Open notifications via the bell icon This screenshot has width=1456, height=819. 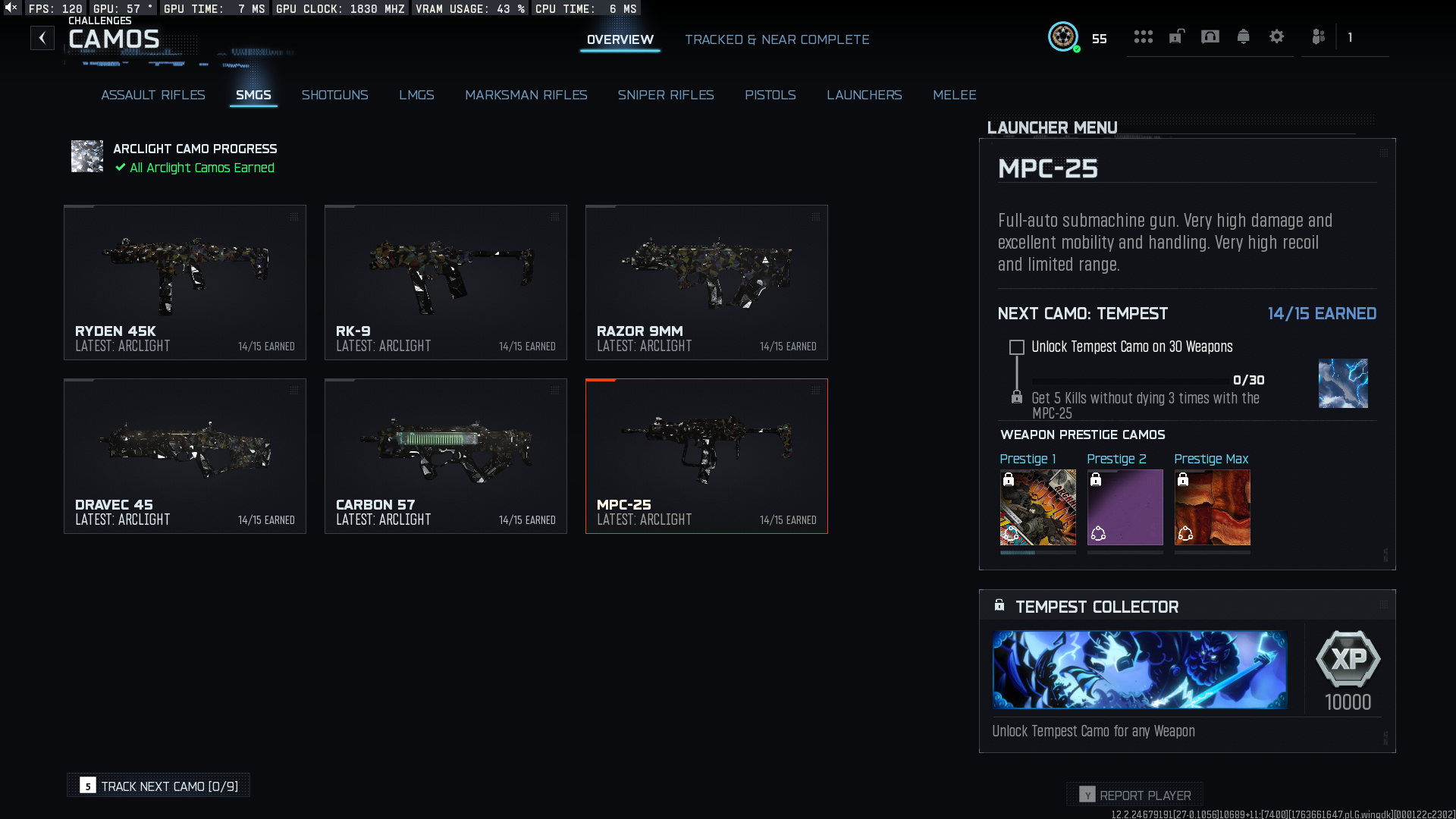tap(1243, 36)
